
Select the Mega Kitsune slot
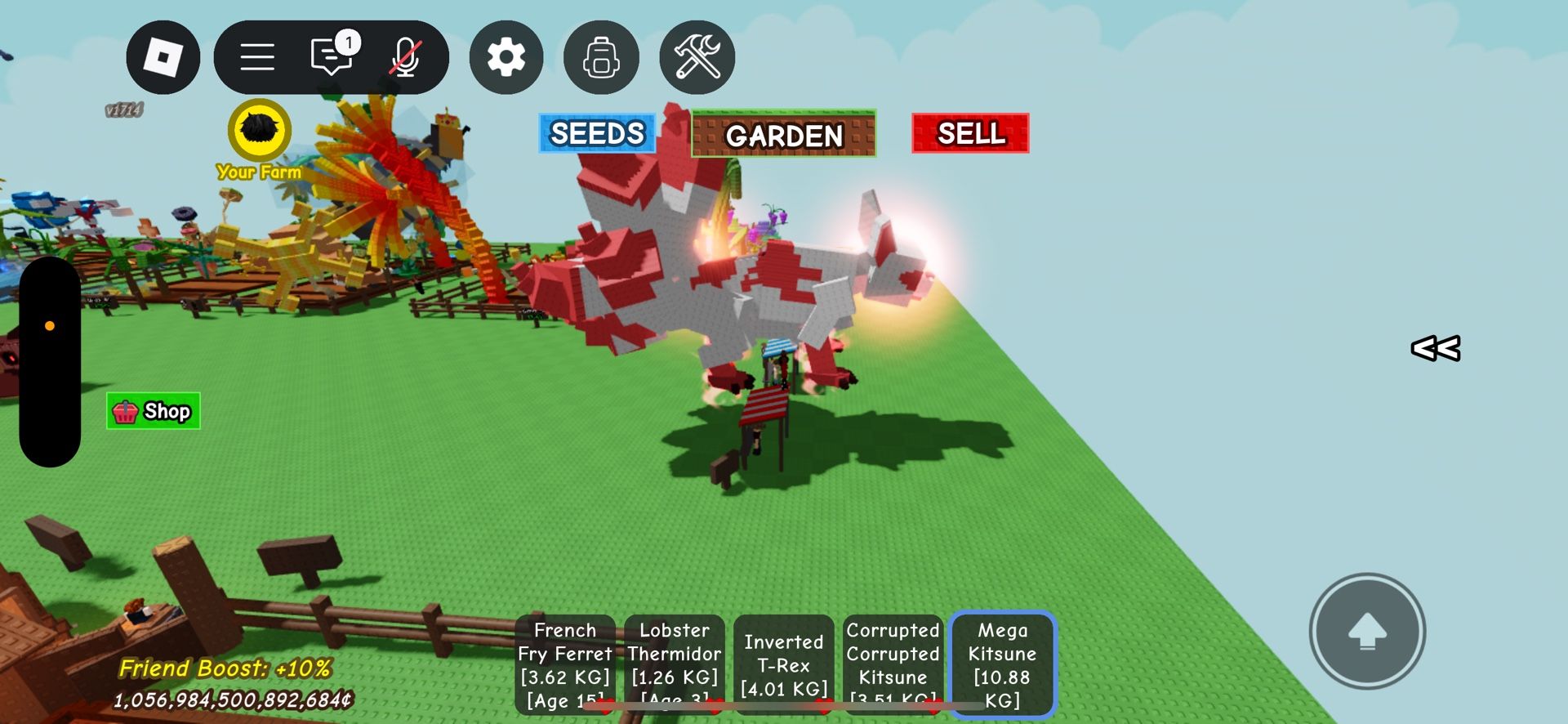[1003, 664]
